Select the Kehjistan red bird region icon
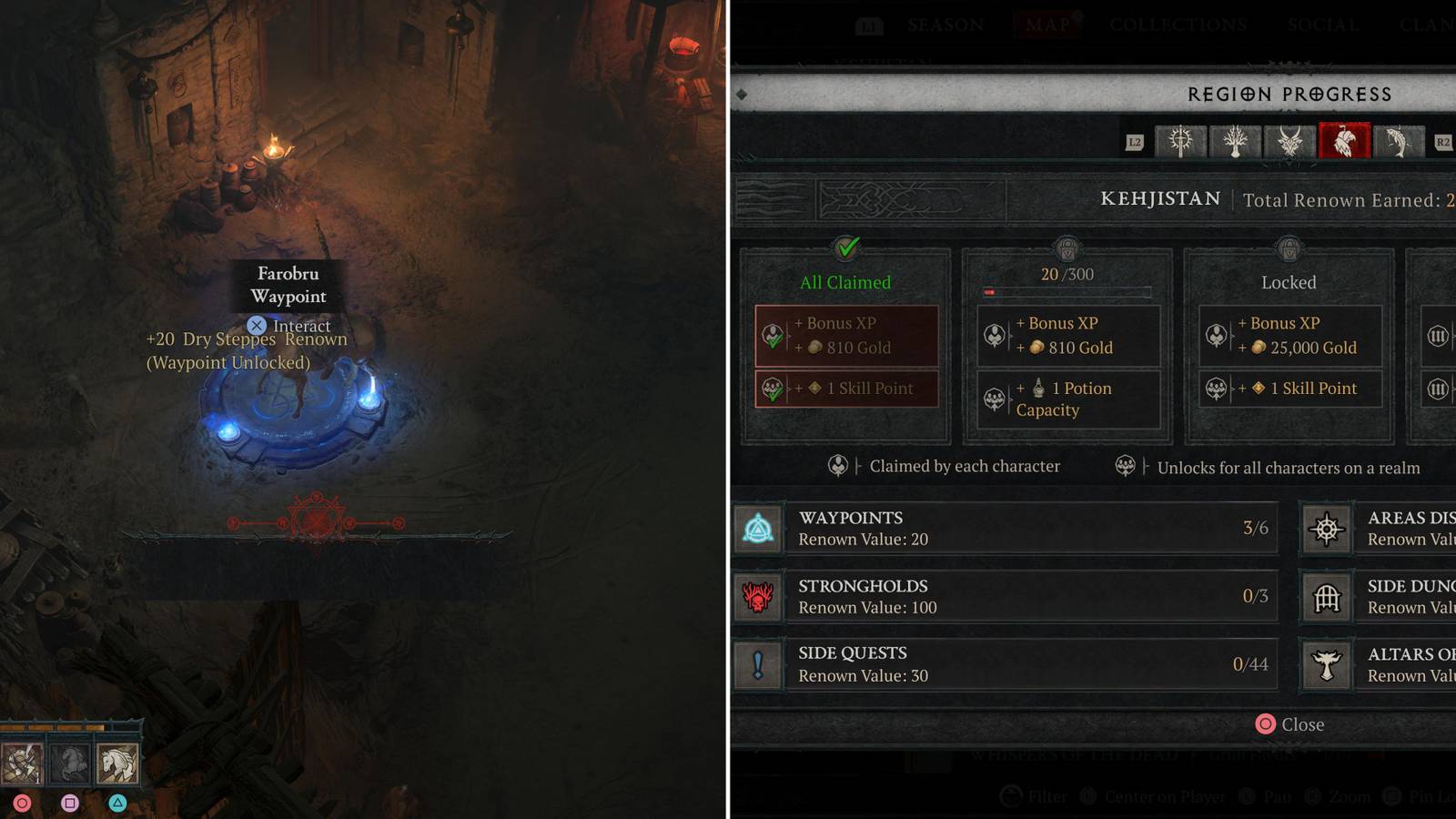1456x819 pixels. [1345, 142]
